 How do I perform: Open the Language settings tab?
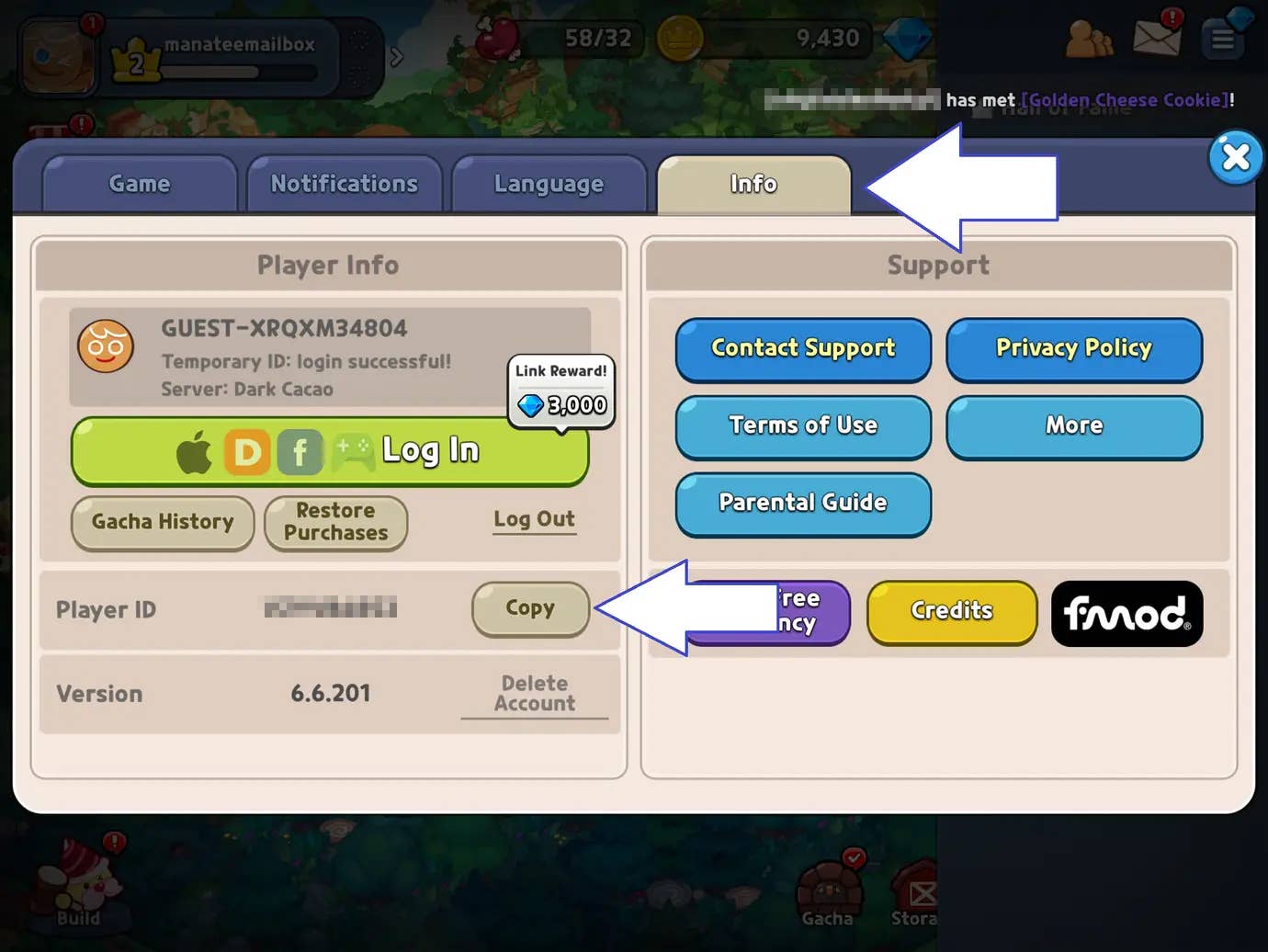[x=549, y=183]
